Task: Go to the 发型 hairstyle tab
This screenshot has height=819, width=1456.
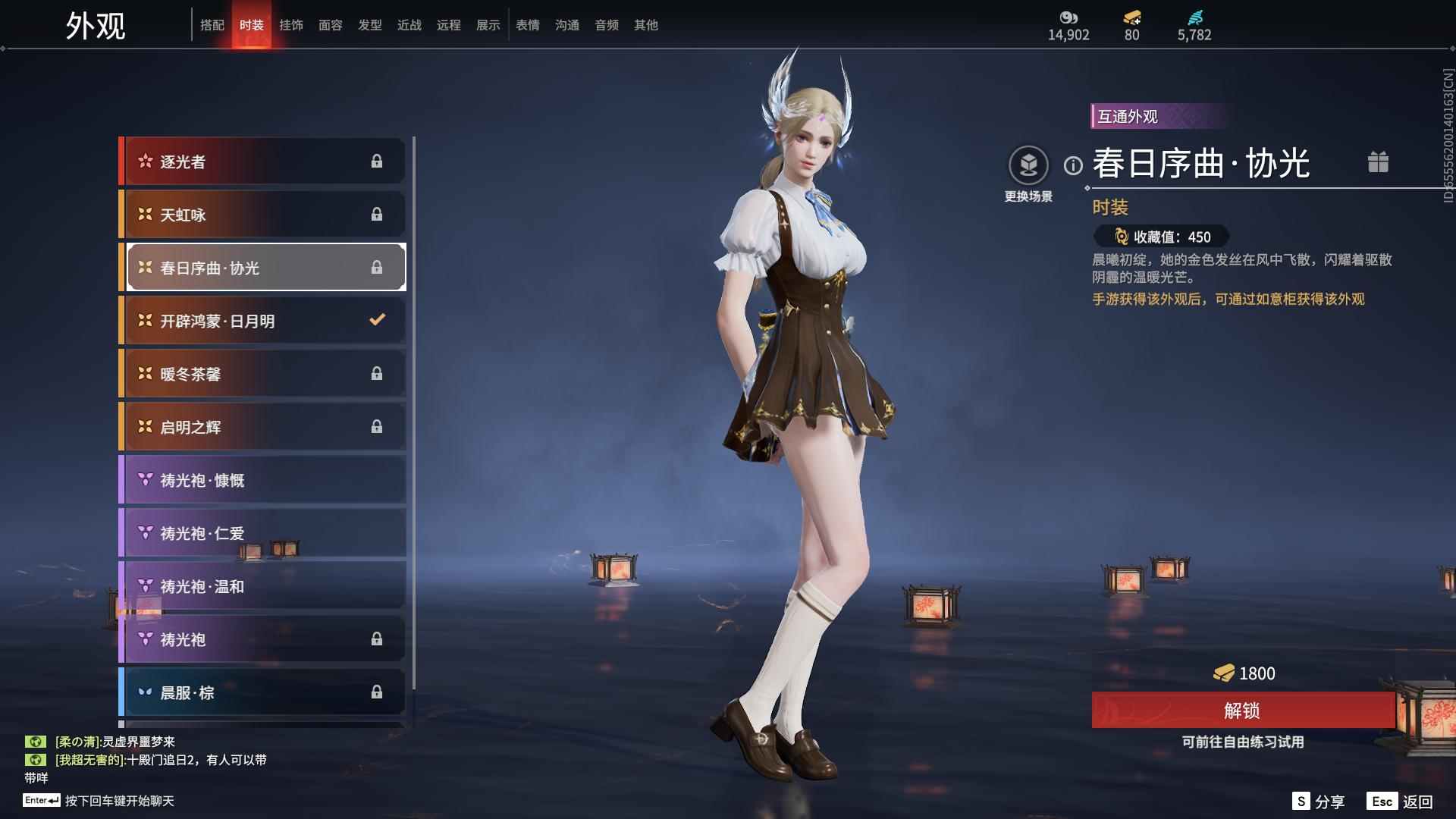Action: click(x=369, y=25)
